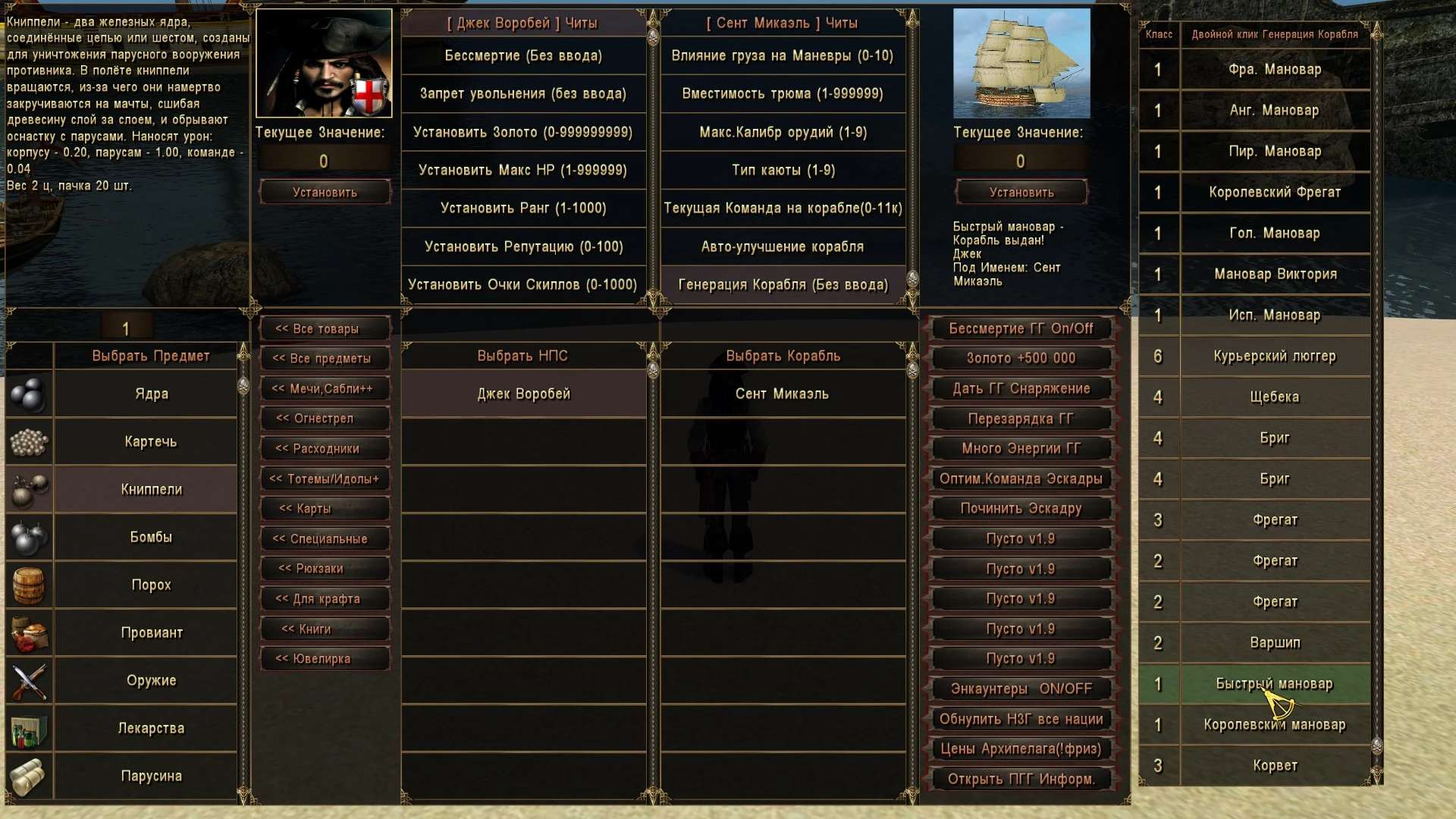Image resolution: width=1456 pixels, height=819 pixels.
Task: Click the Золото +500 000 button
Action: [x=1020, y=358]
